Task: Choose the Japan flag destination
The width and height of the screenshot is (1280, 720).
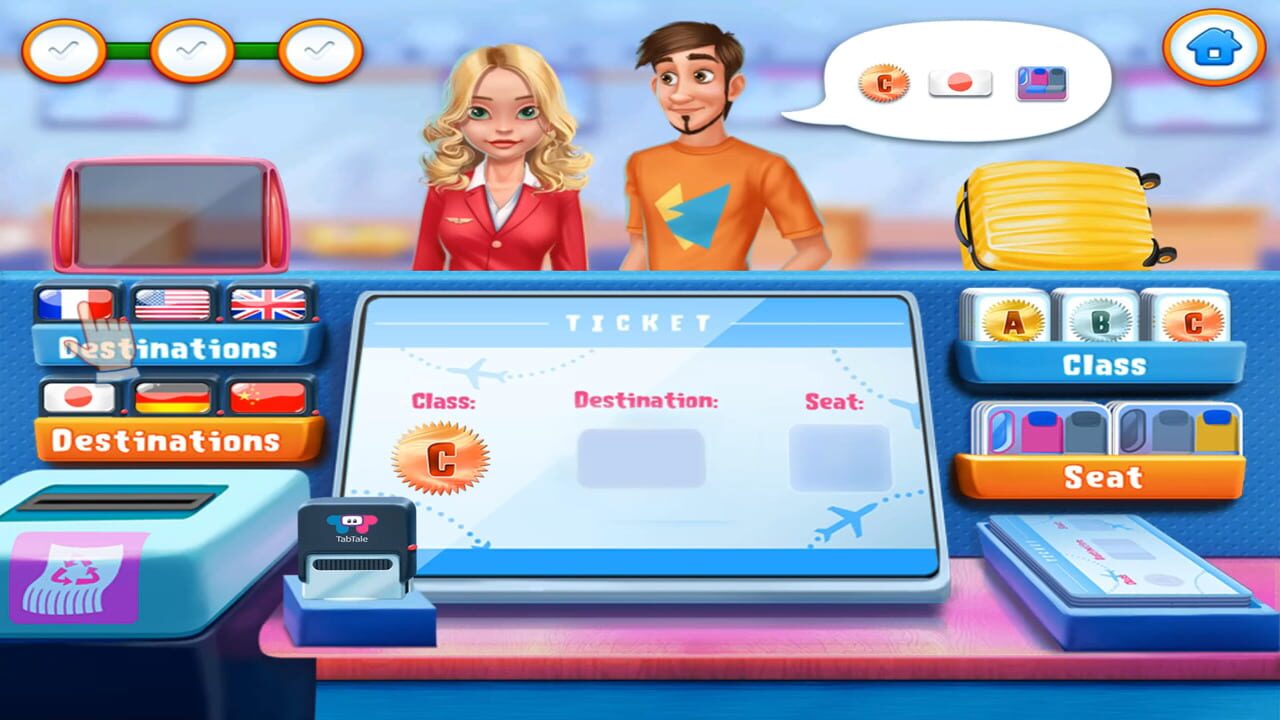Action: coord(79,396)
